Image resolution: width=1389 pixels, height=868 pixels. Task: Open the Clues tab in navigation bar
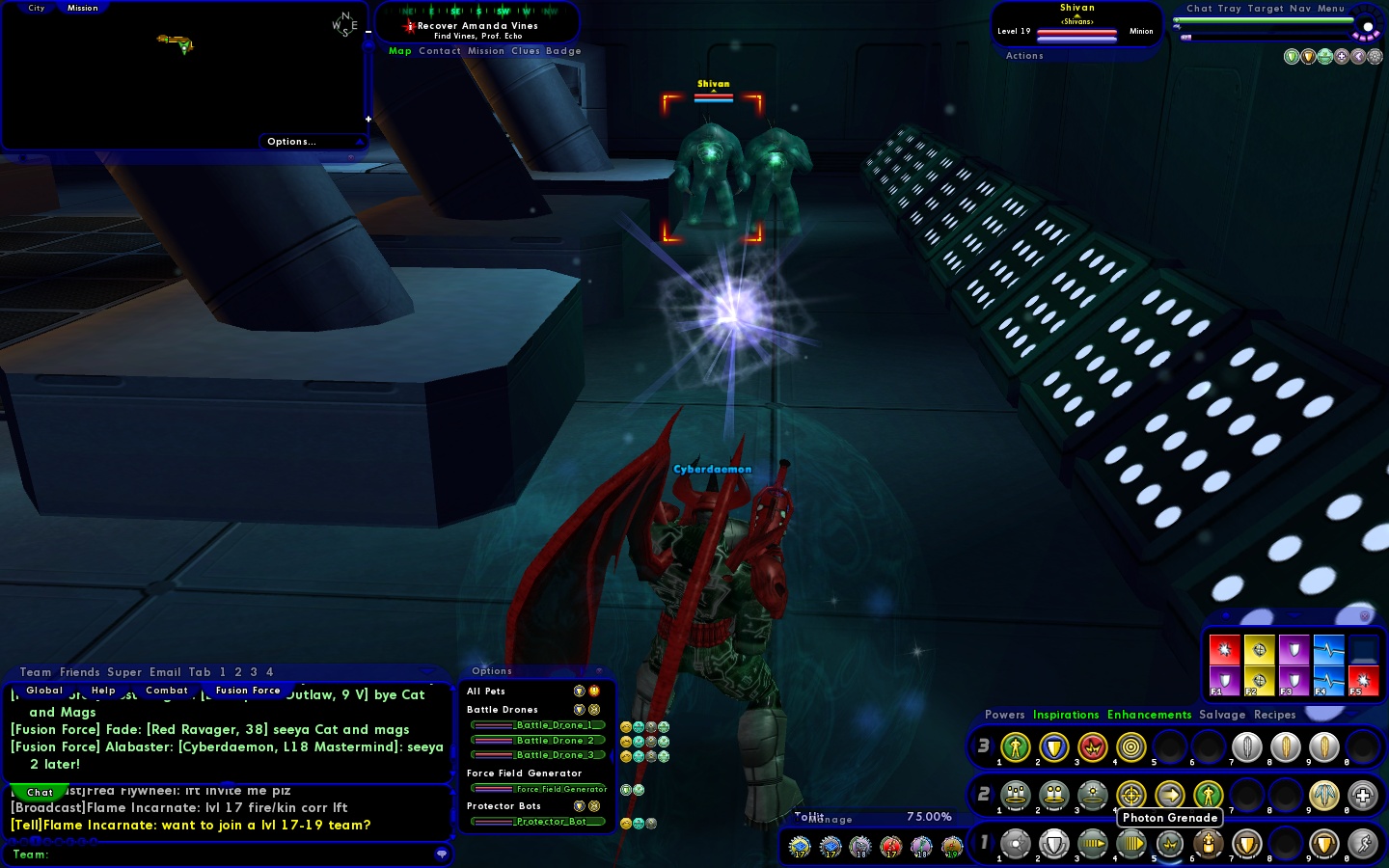(x=526, y=51)
